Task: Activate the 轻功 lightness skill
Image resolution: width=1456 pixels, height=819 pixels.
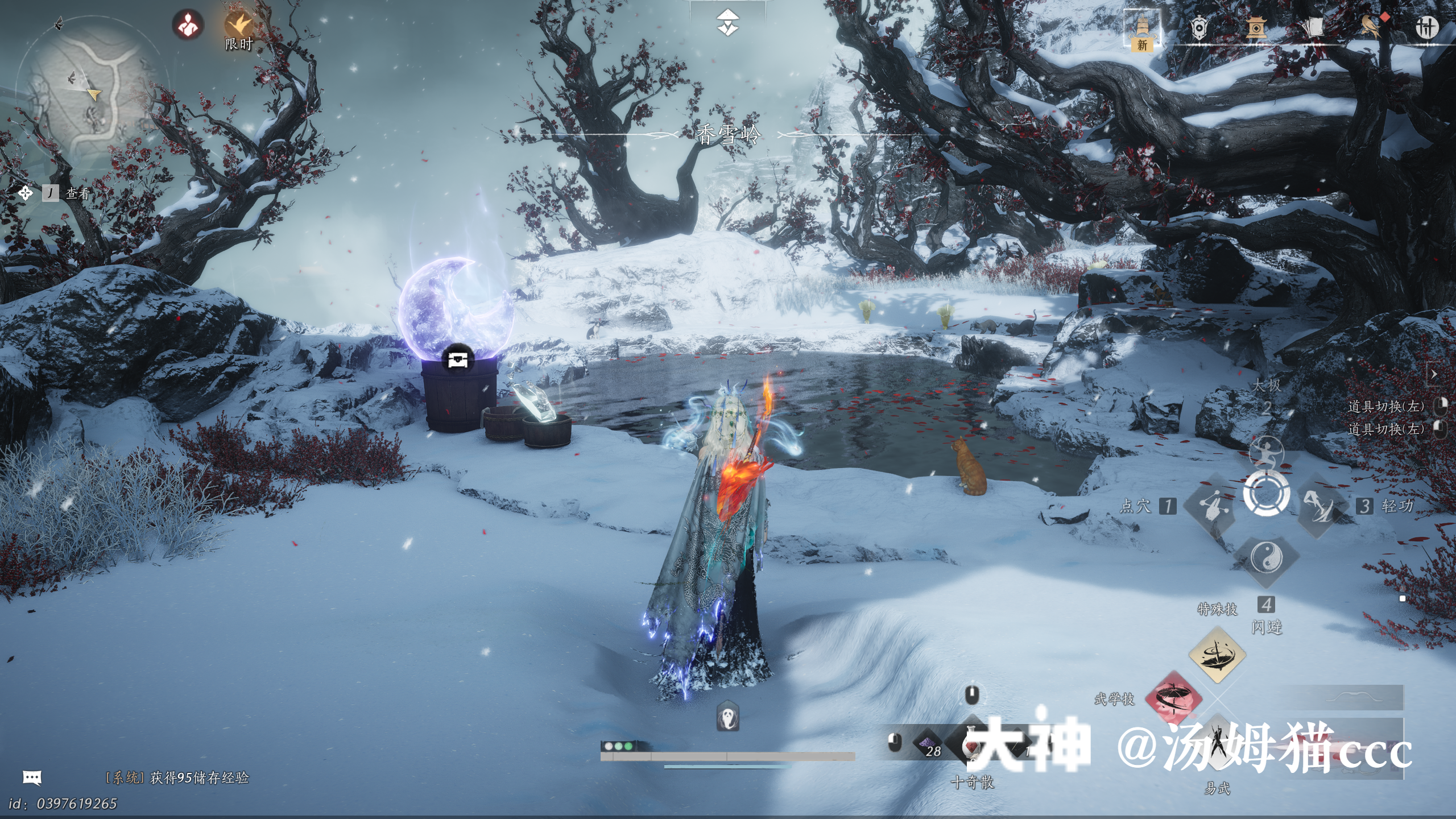Action: click(x=1321, y=506)
